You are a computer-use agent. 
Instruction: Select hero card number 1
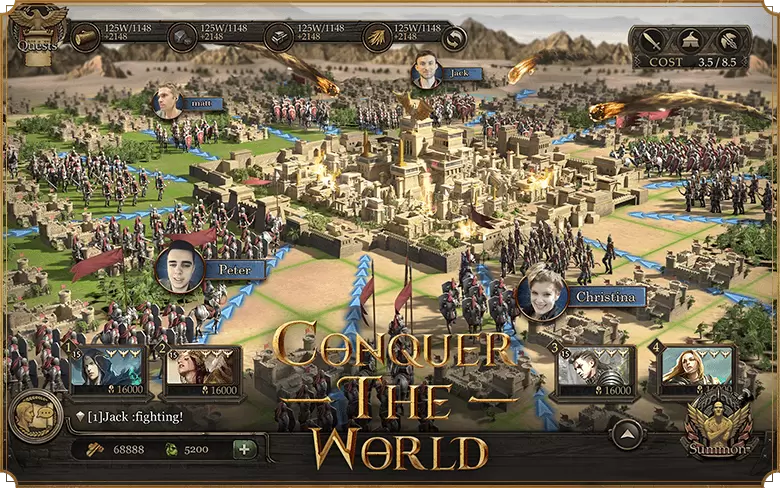tap(108, 371)
